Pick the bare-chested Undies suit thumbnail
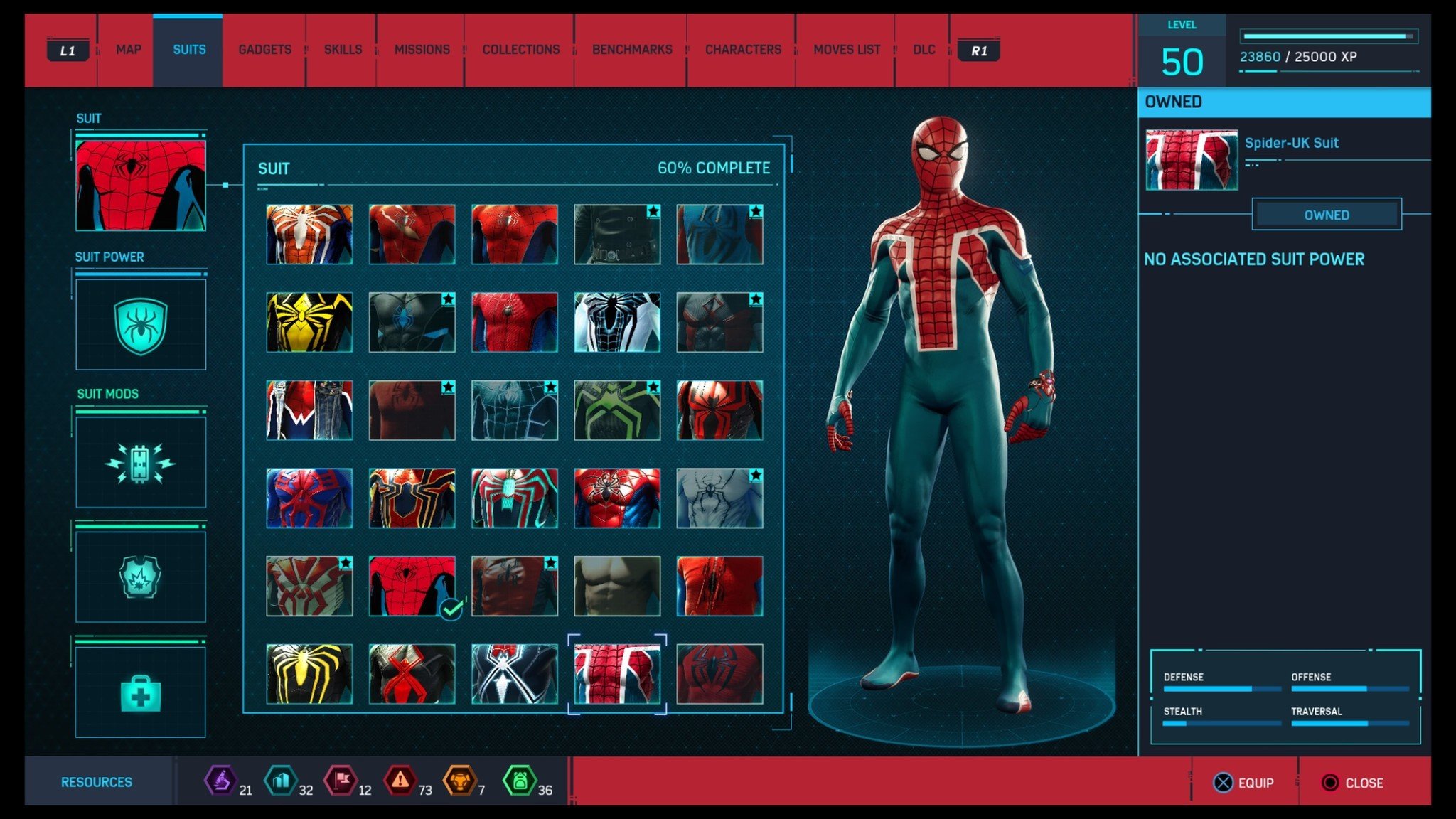The width and height of the screenshot is (1456, 819). coord(617,586)
